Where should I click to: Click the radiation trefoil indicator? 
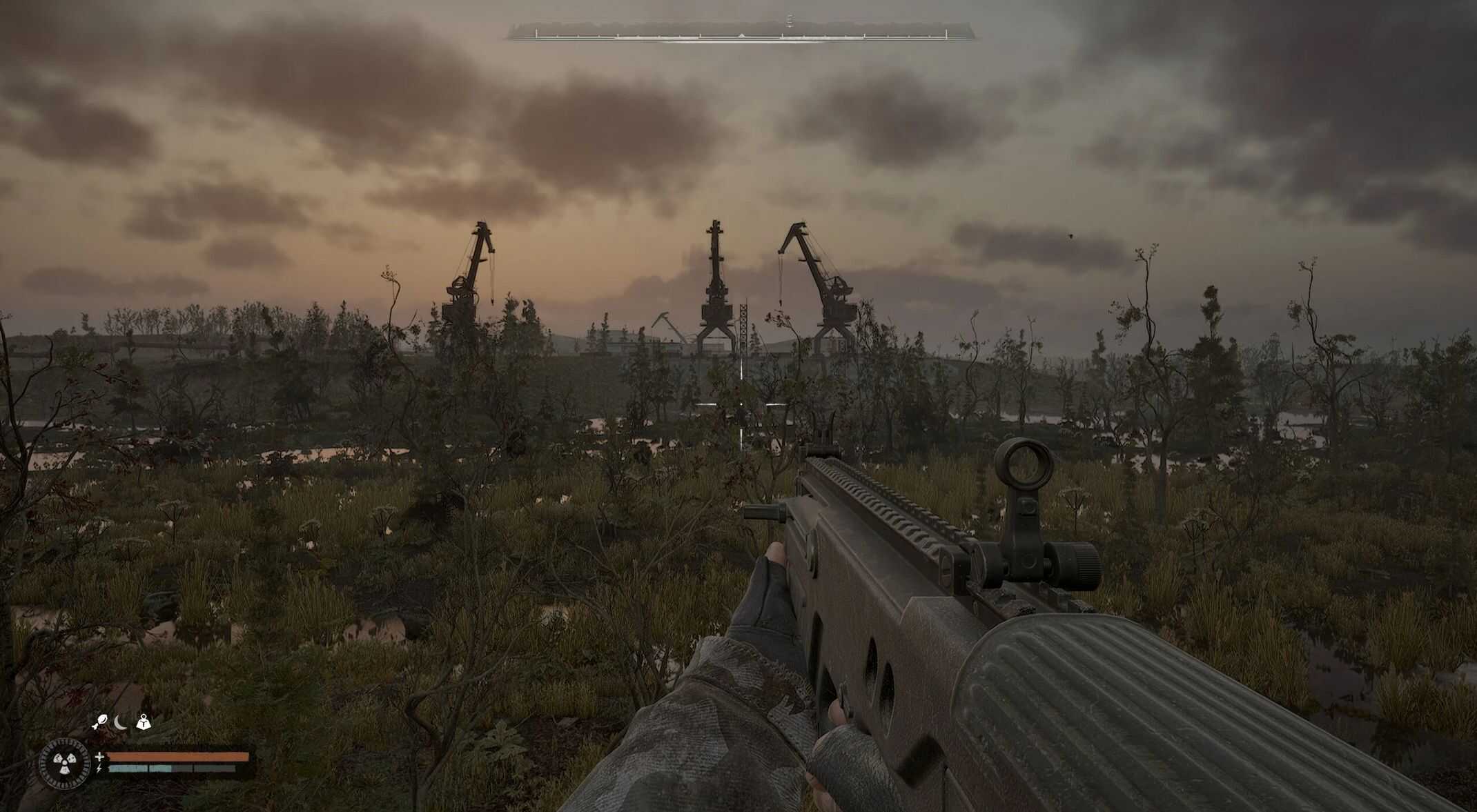(x=65, y=763)
